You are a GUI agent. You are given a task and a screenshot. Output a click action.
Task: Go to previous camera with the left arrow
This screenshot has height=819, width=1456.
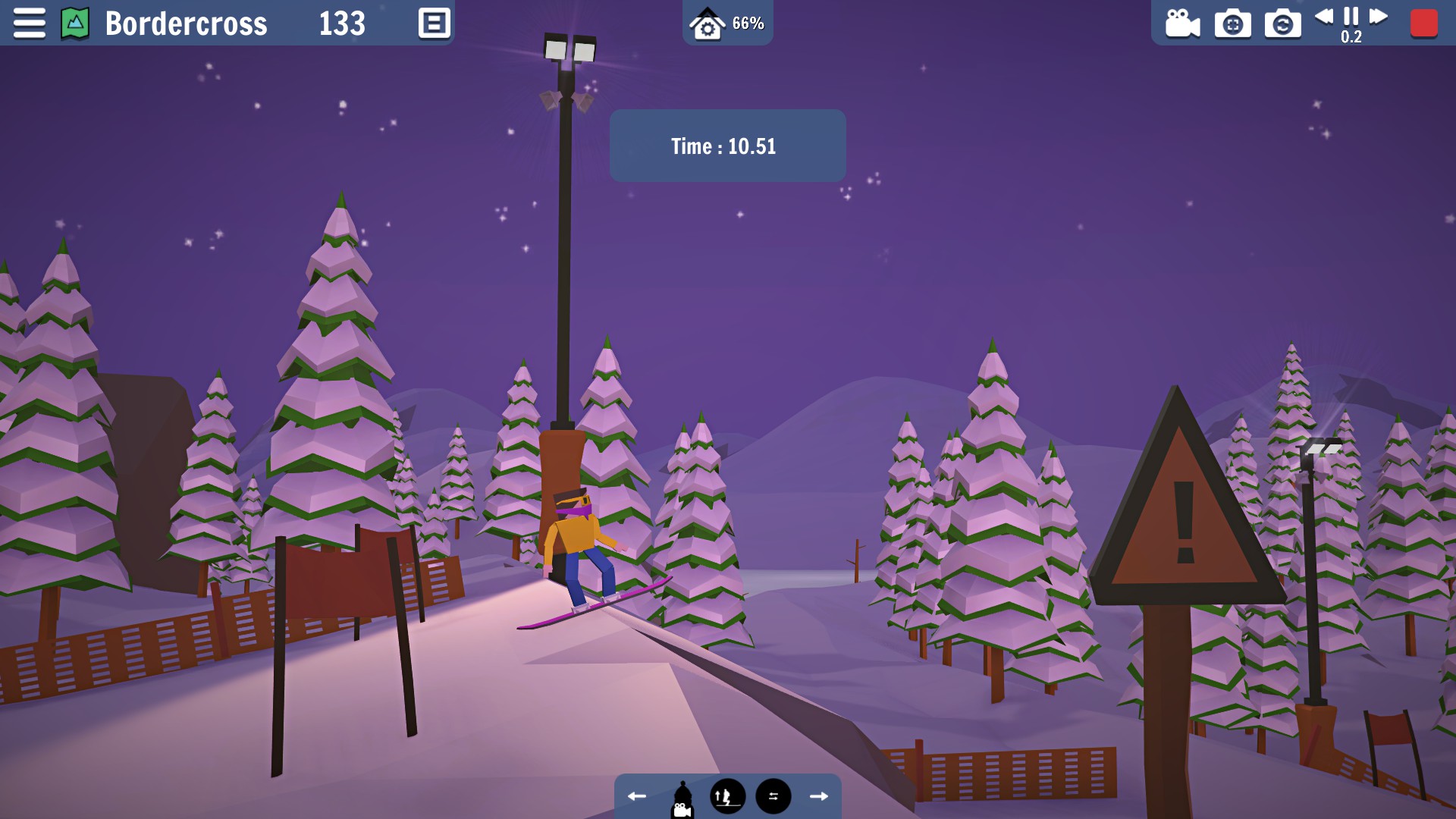pos(637,795)
